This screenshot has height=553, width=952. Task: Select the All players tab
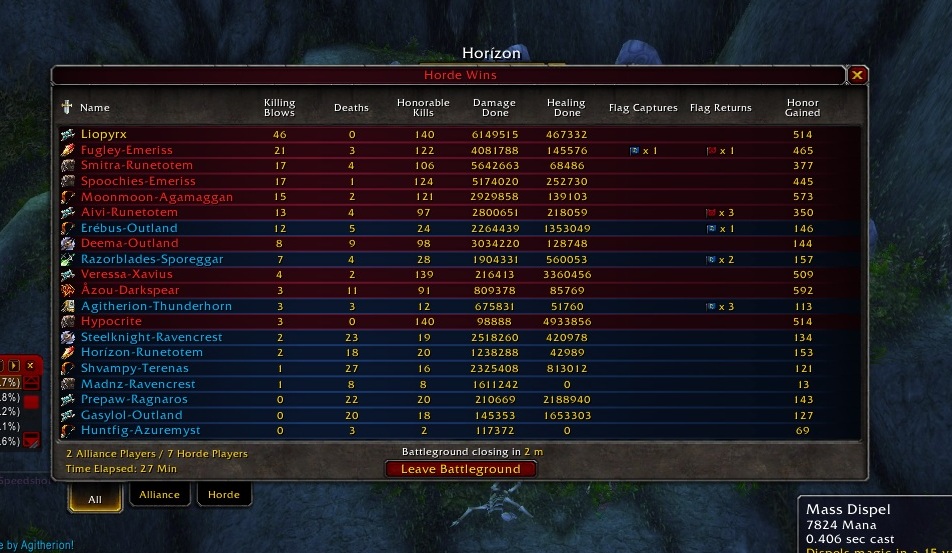[96, 496]
